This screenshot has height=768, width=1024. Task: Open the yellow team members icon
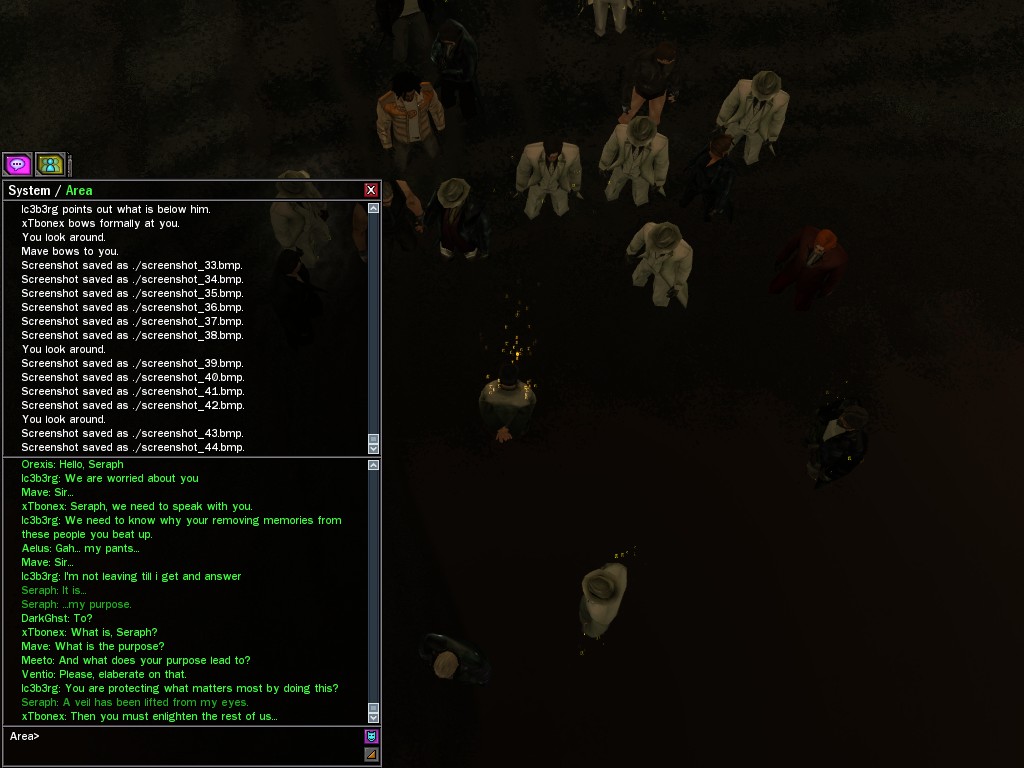click(x=49, y=164)
